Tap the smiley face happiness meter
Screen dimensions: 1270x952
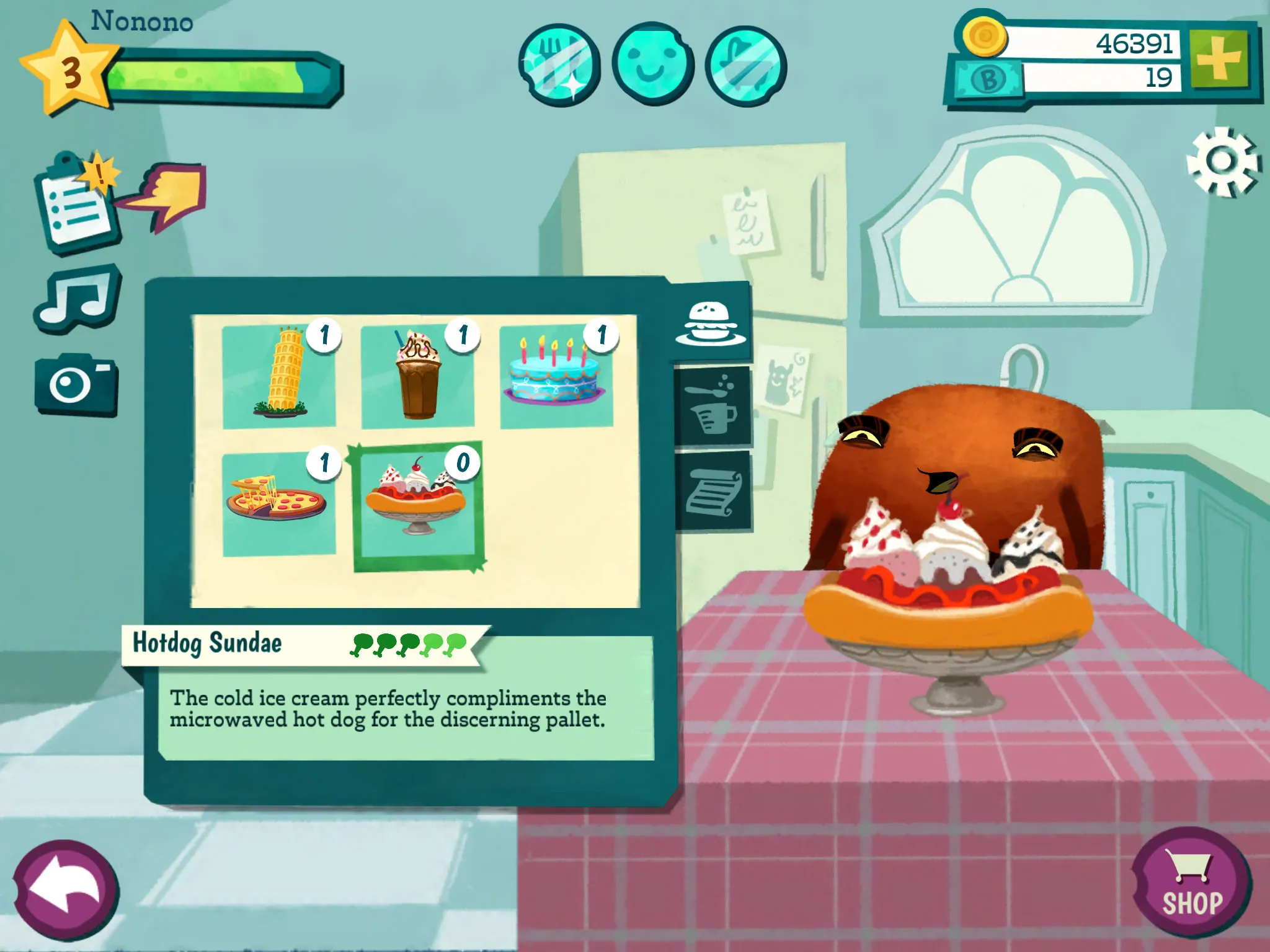point(652,64)
